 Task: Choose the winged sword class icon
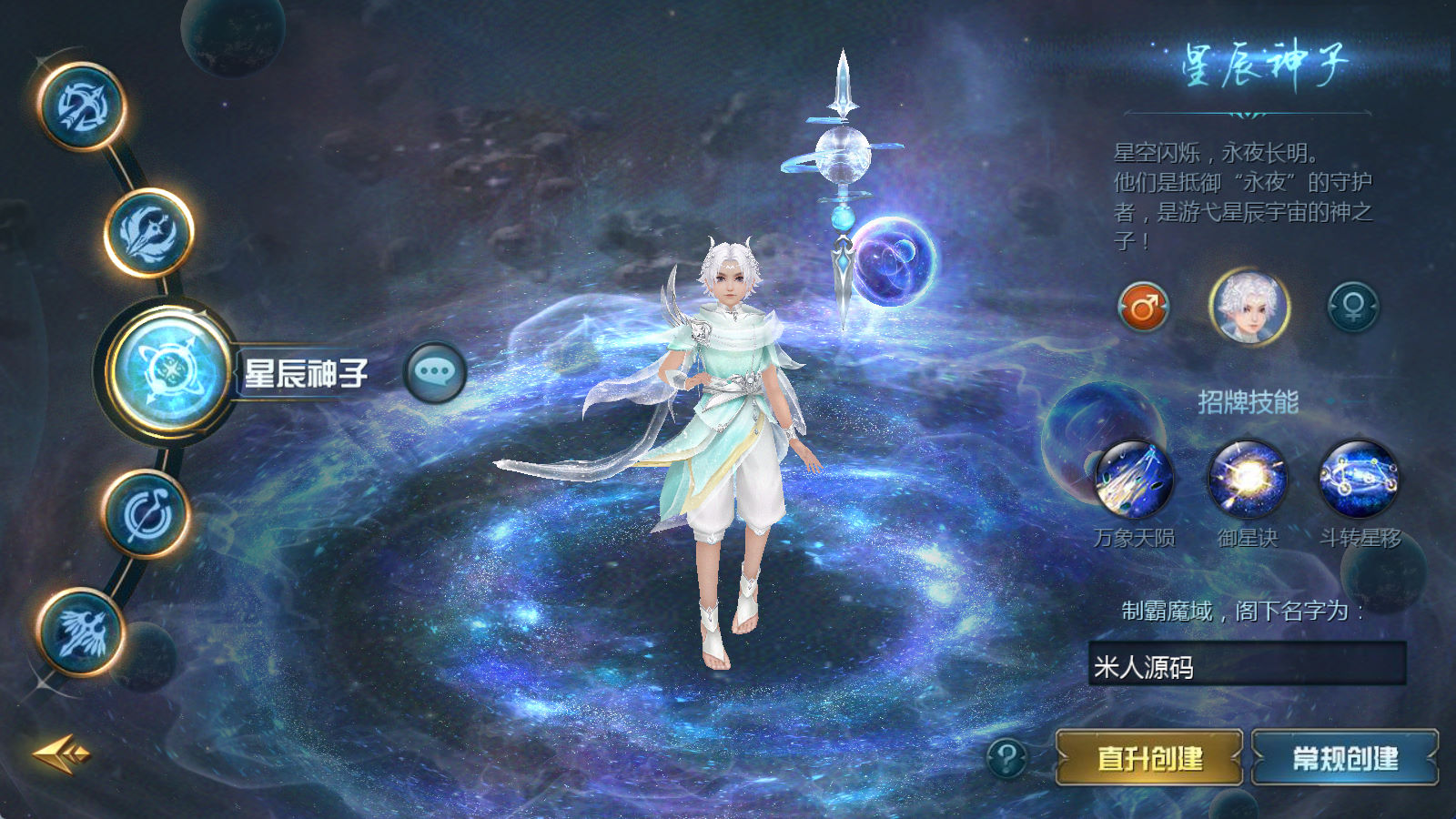149,233
